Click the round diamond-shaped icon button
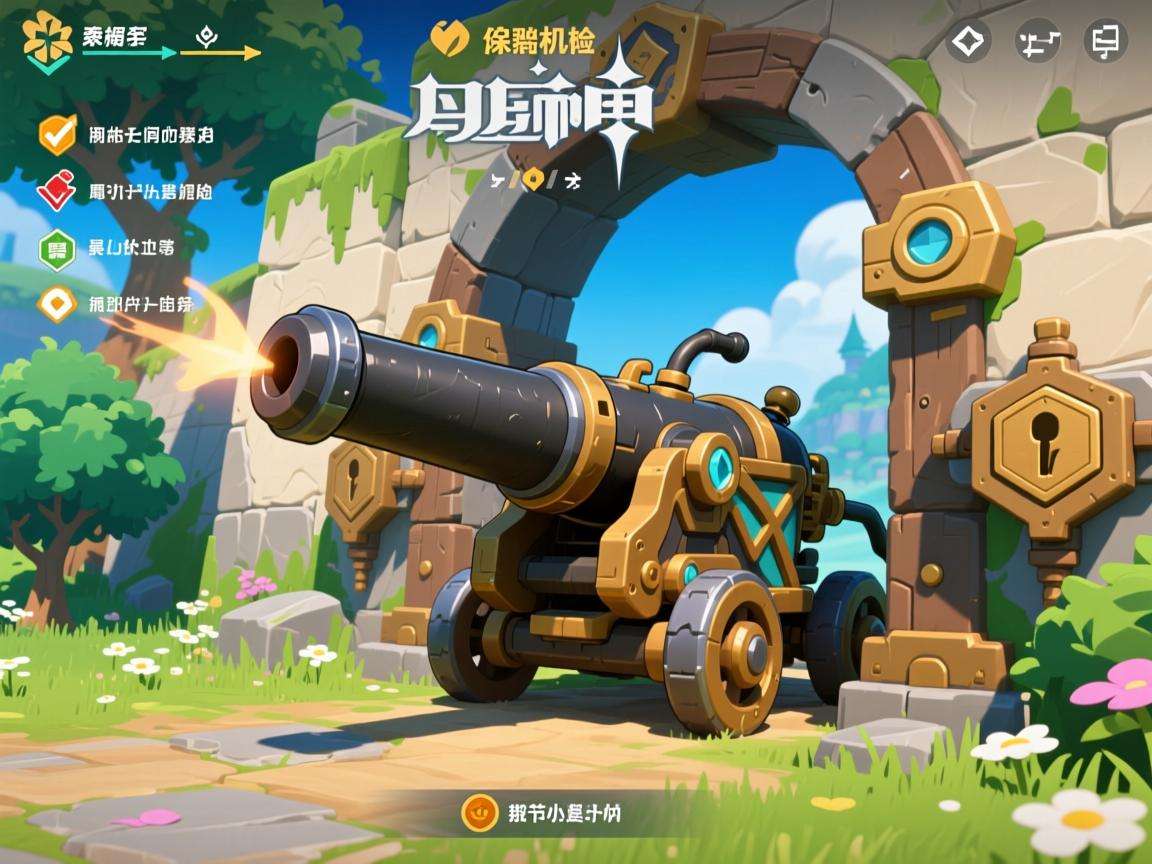The image size is (1152, 864). point(968,41)
